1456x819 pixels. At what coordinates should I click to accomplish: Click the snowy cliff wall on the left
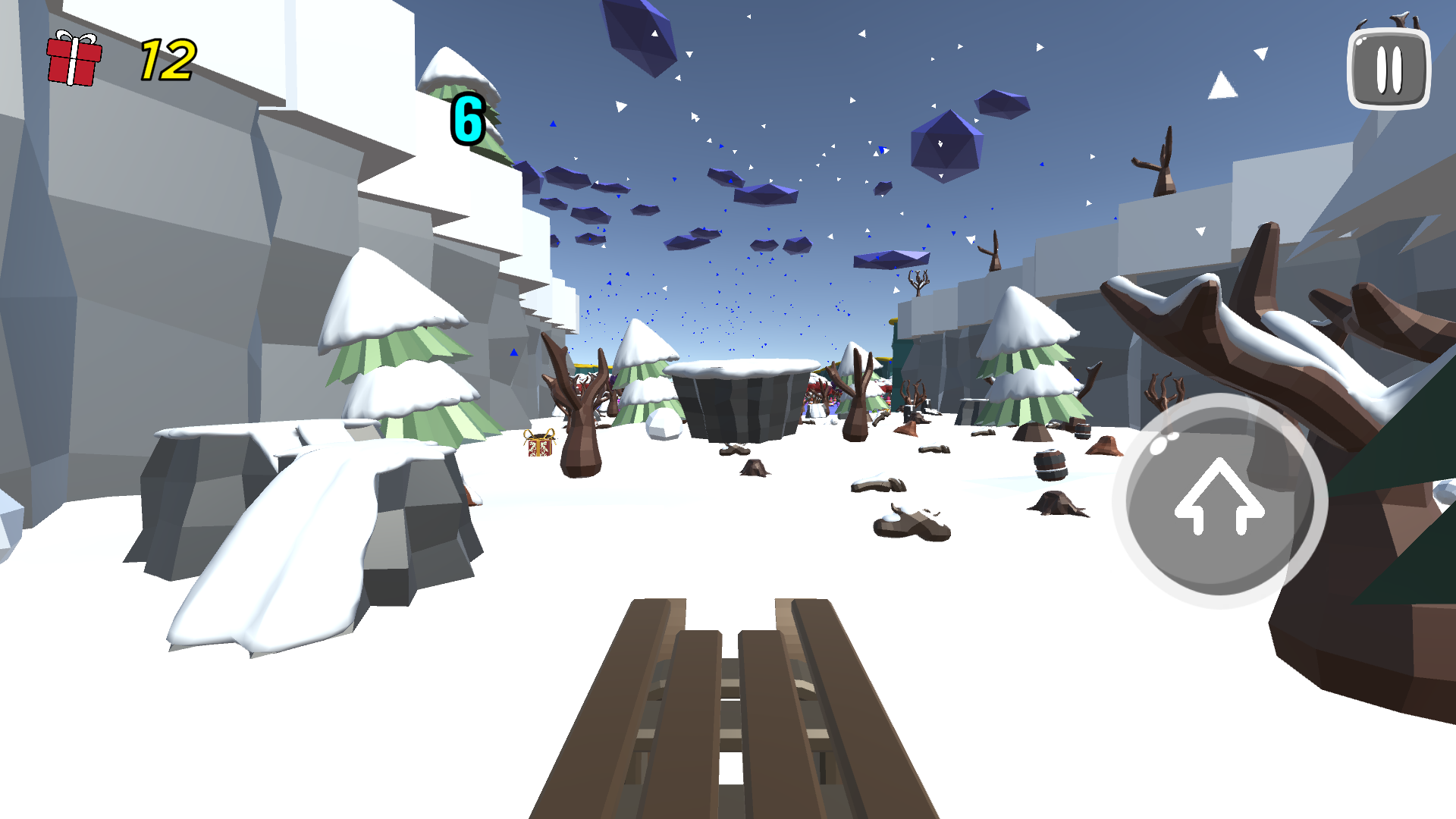[190, 227]
